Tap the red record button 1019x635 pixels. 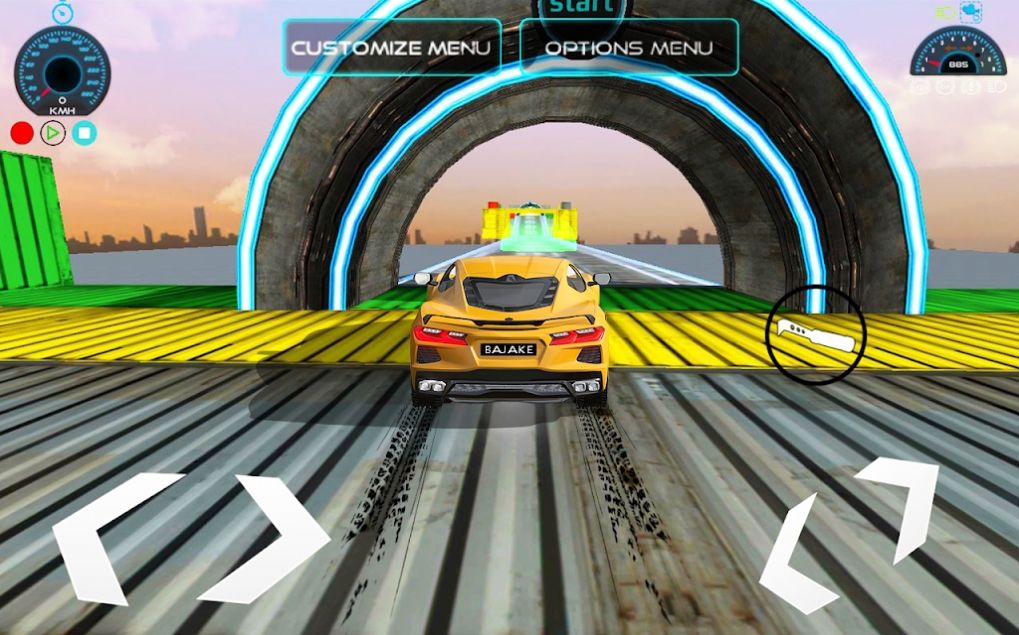click(22, 132)
